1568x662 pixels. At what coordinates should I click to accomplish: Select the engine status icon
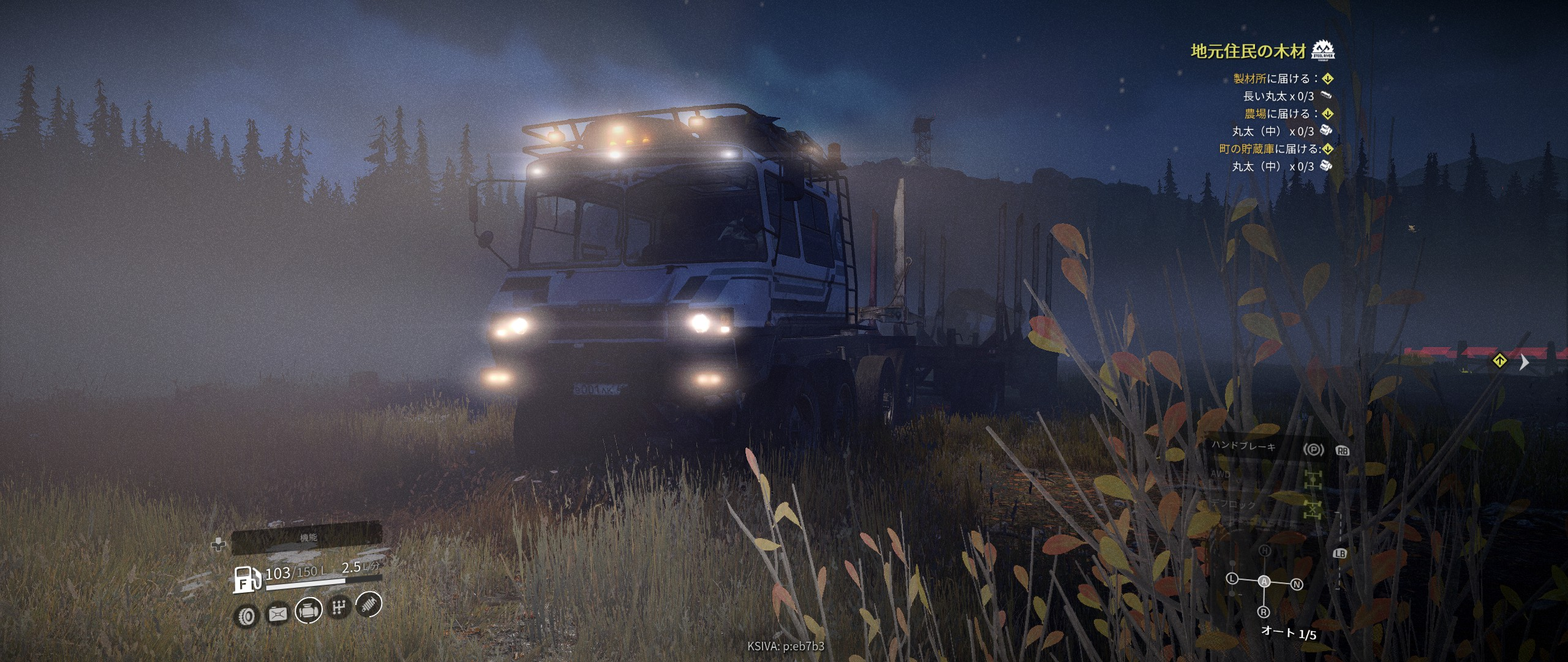click(308, 611)
